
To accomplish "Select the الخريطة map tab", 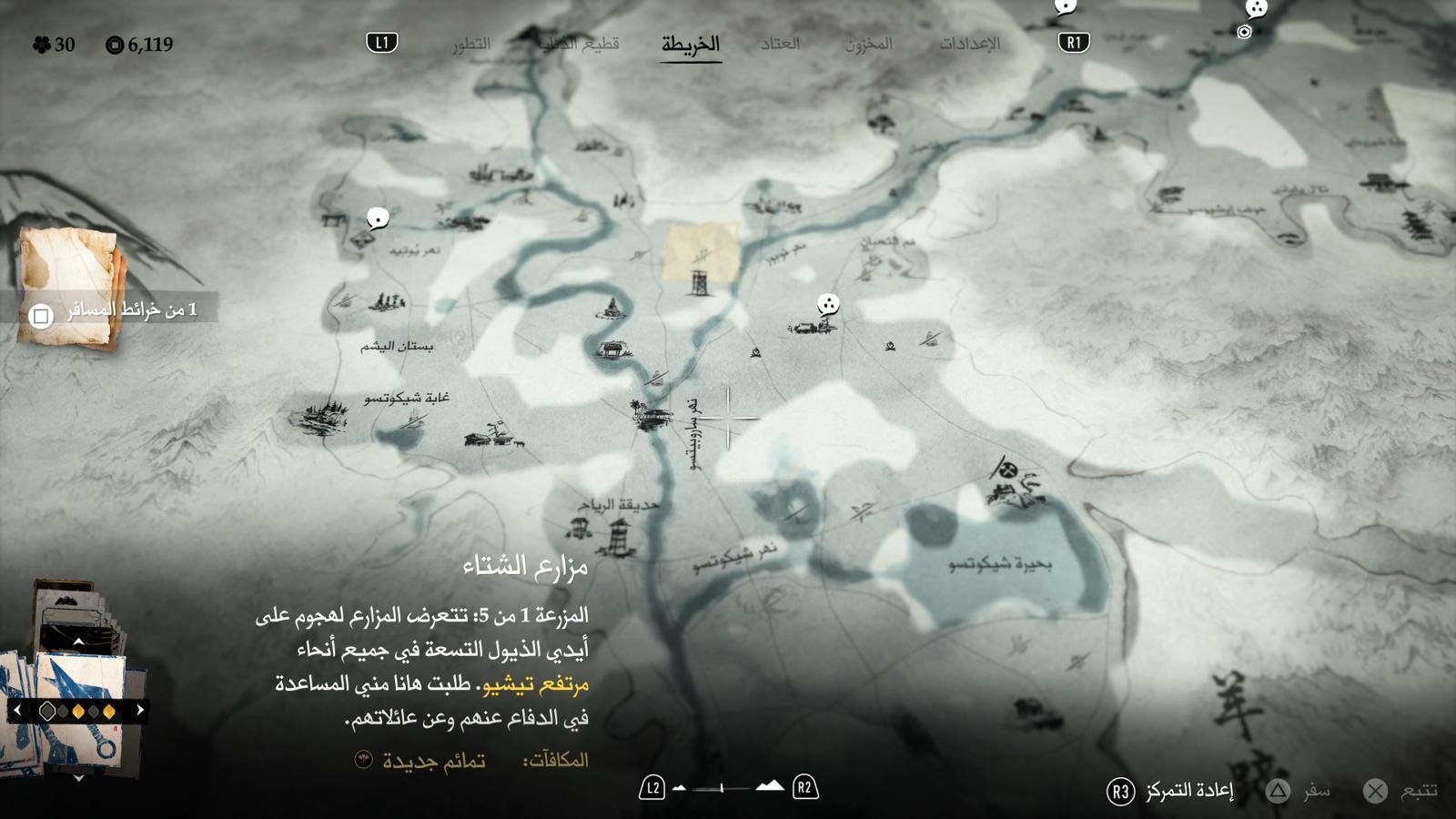I will point(691,44).
